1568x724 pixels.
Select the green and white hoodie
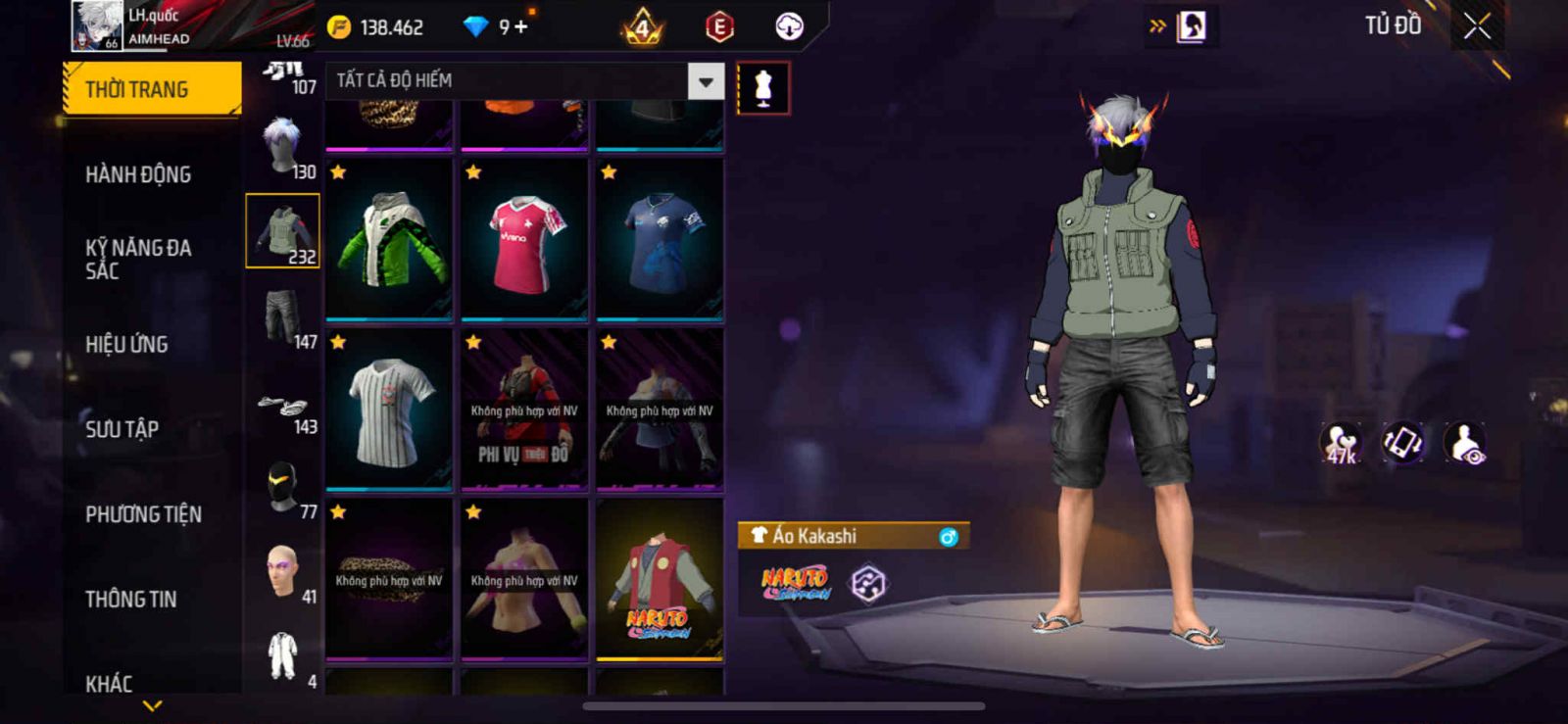coord(389,239)
